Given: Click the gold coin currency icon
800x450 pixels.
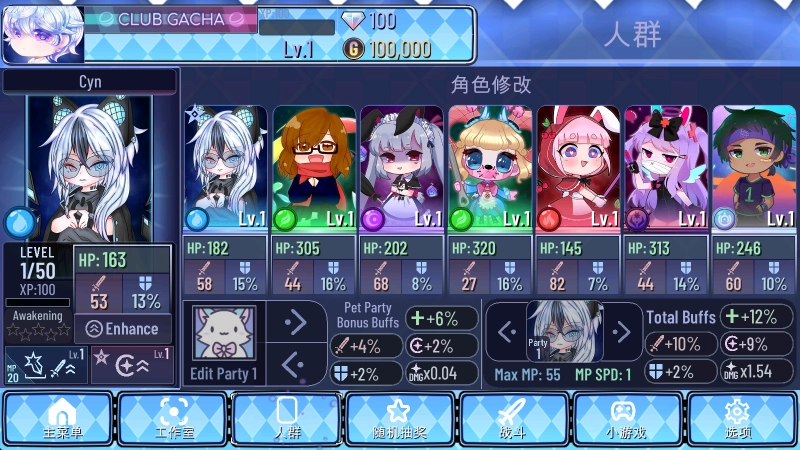Looking at the screenshot, I should click(x=354, y=49).
